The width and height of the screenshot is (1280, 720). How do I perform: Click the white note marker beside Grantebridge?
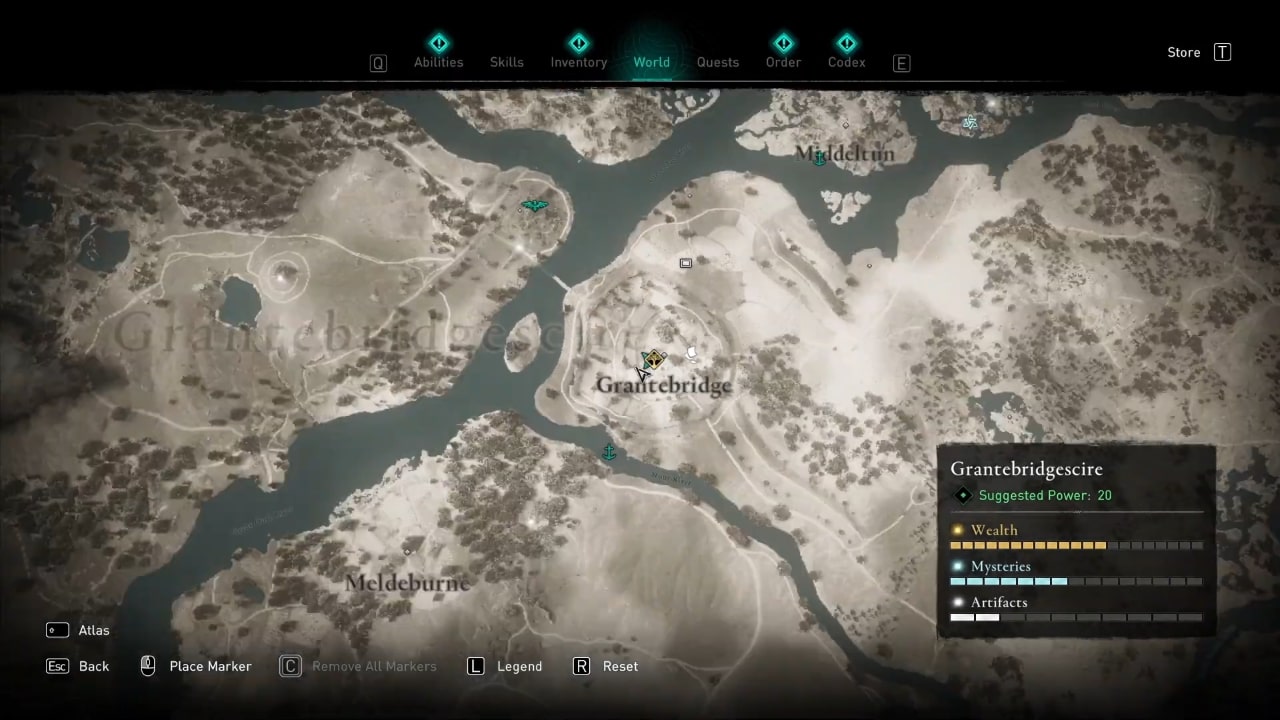click(691, 352)
